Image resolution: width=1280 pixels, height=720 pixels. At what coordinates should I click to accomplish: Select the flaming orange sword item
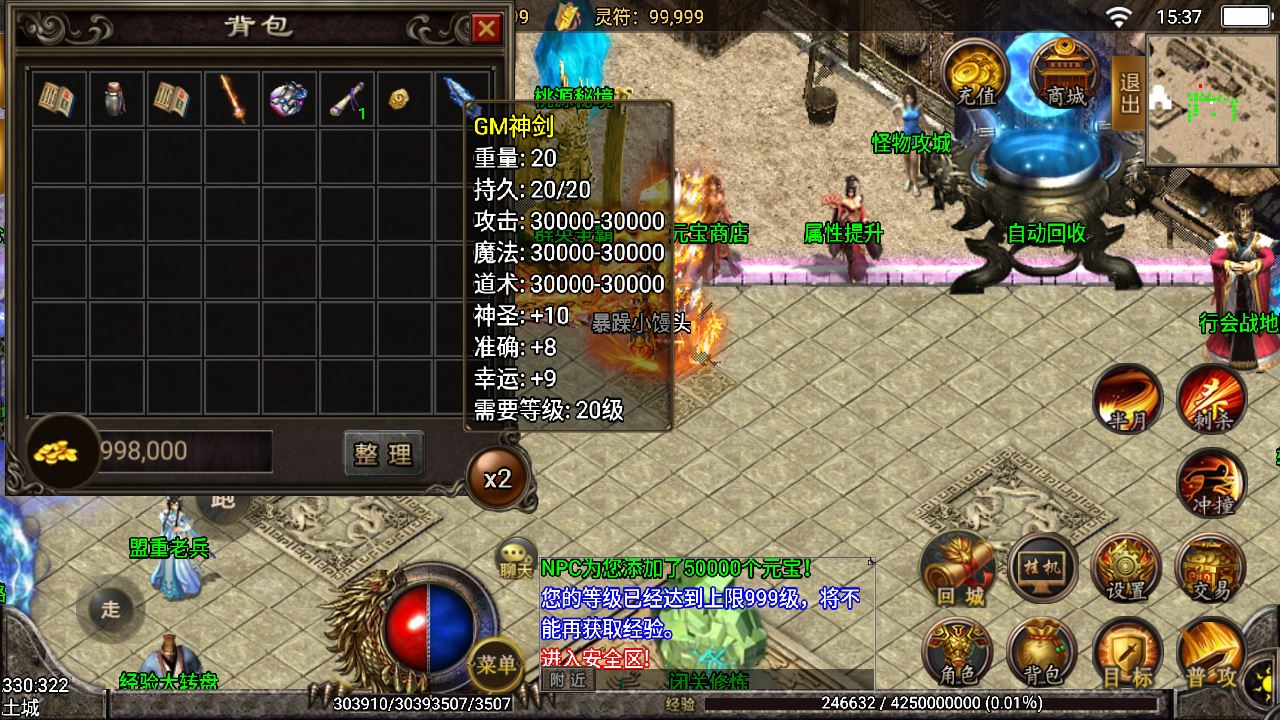coord(233,99)
